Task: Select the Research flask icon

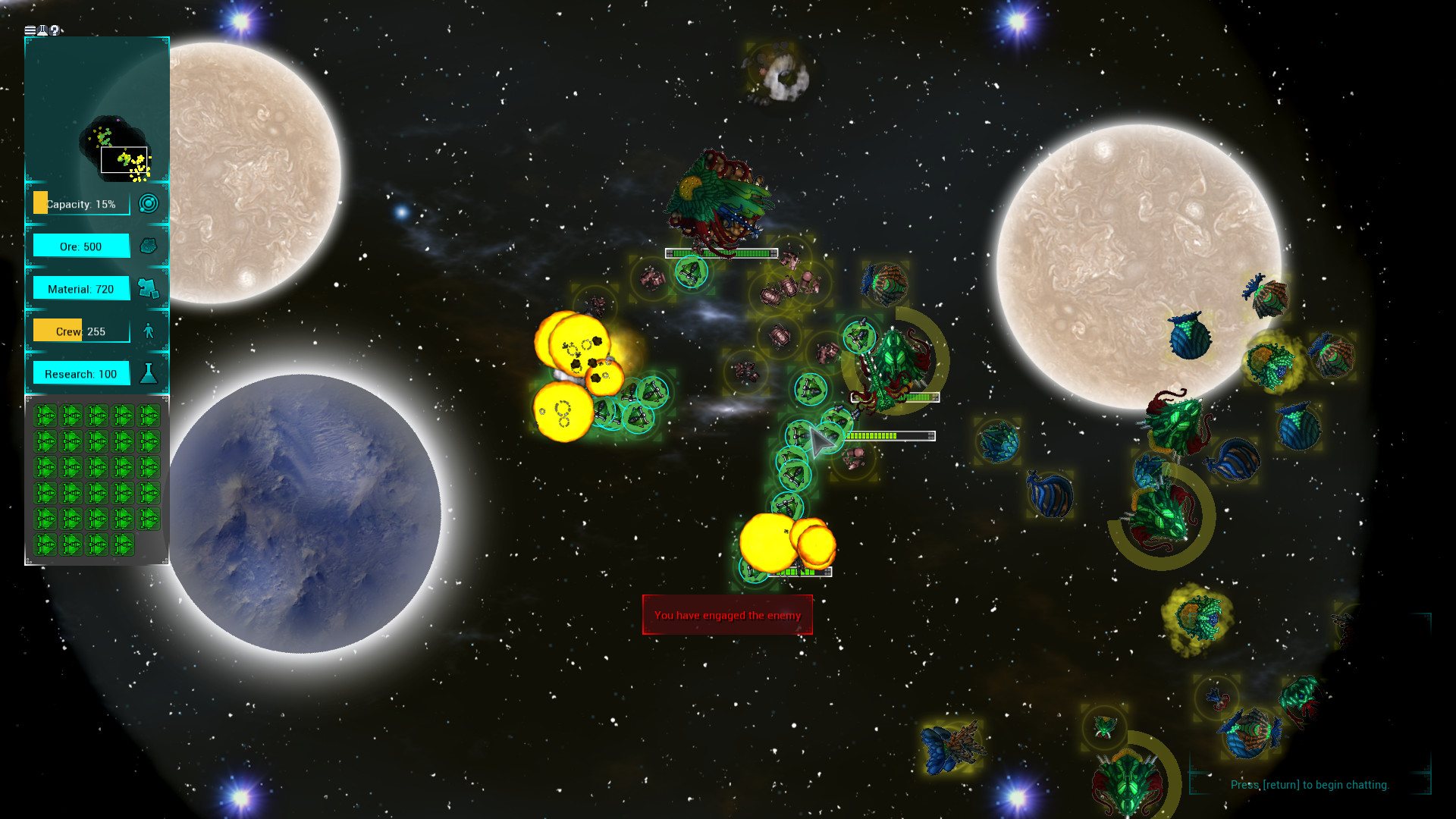Action: [149, 373]
